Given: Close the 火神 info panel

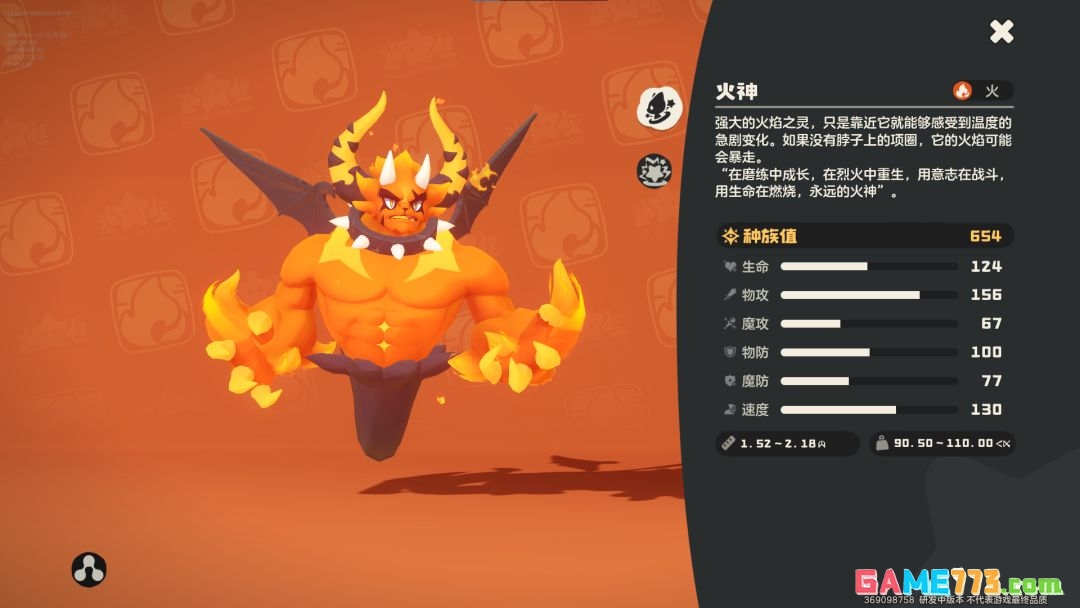Looking at the screenshot, I should 1001,32.
